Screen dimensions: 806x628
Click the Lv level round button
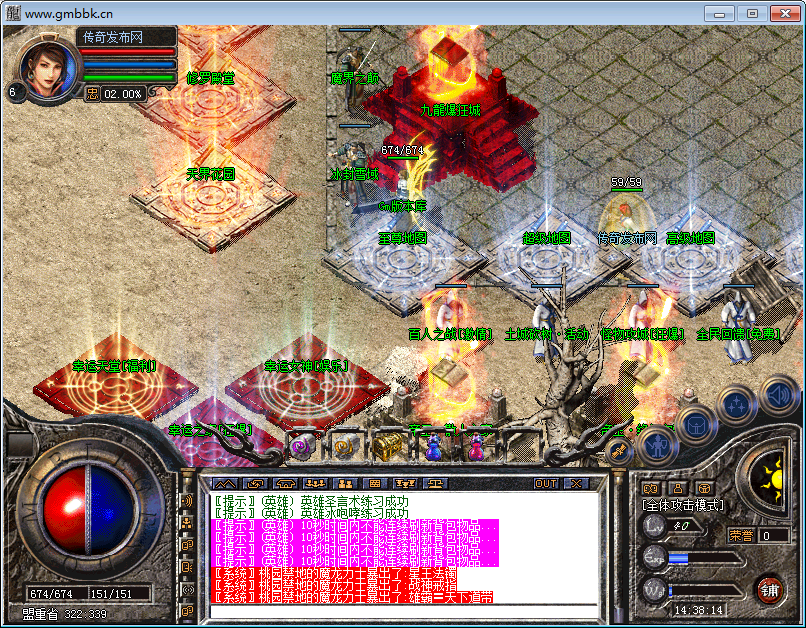[654, 526]
